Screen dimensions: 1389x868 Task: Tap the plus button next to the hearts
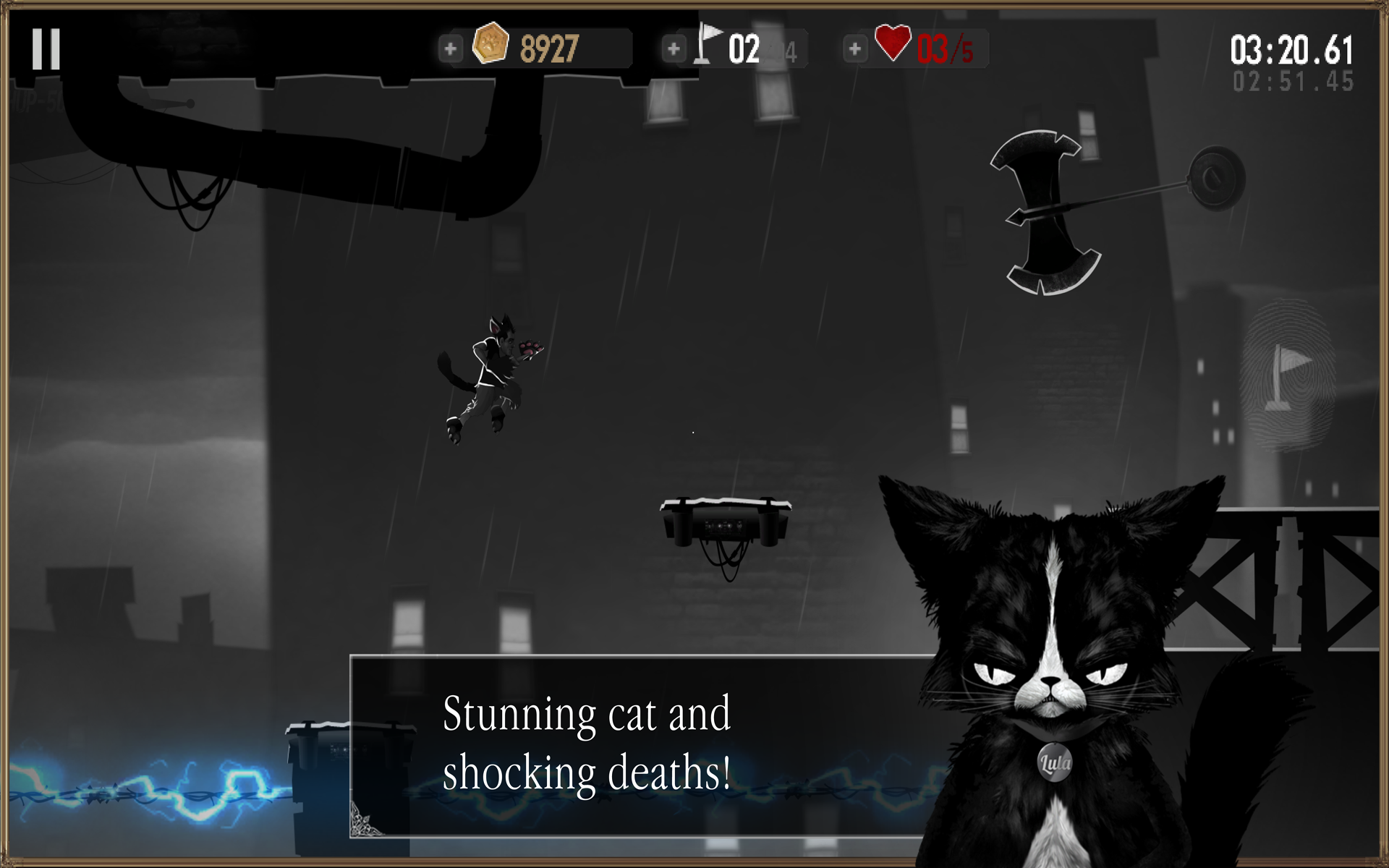click(x=854, y=49)
